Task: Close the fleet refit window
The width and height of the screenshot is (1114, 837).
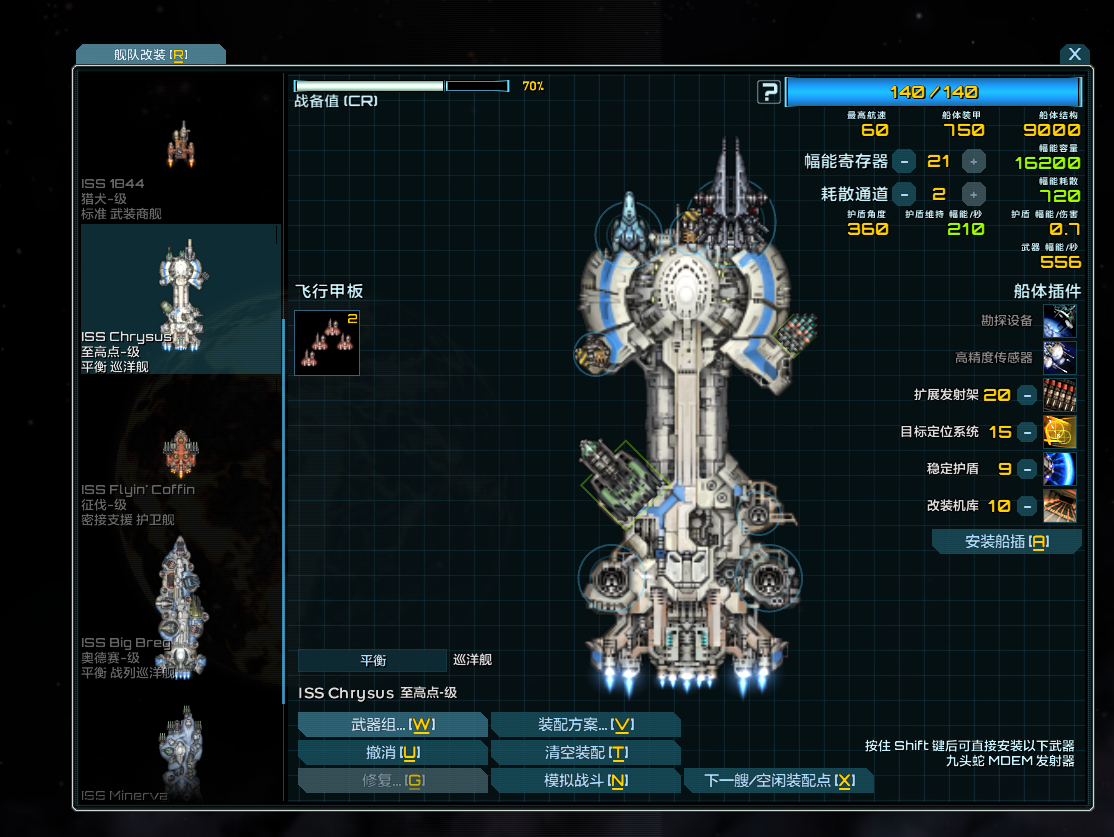Action: [x=1075, y=55]
